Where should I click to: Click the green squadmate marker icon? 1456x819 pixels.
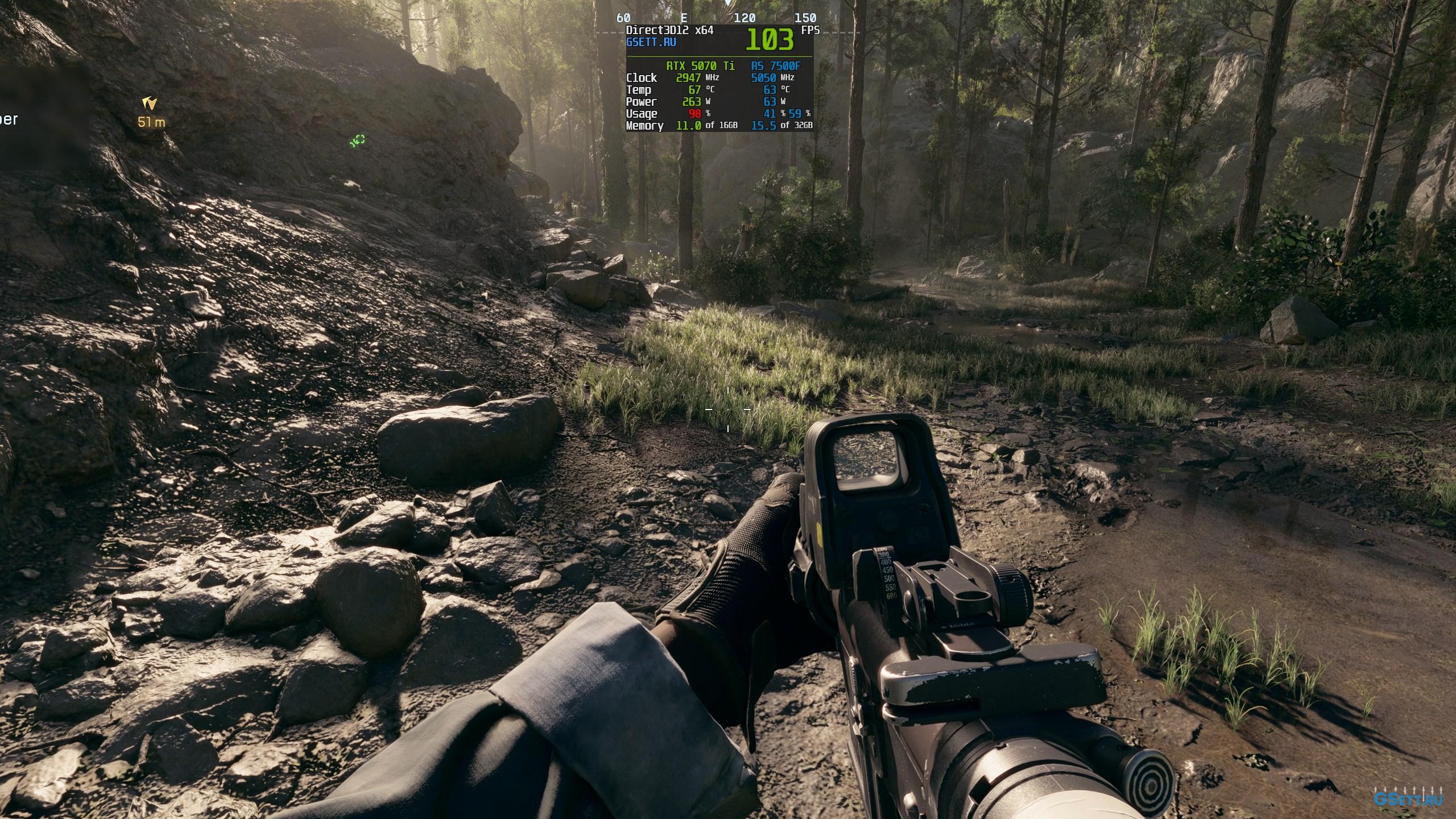click(357, 140)
